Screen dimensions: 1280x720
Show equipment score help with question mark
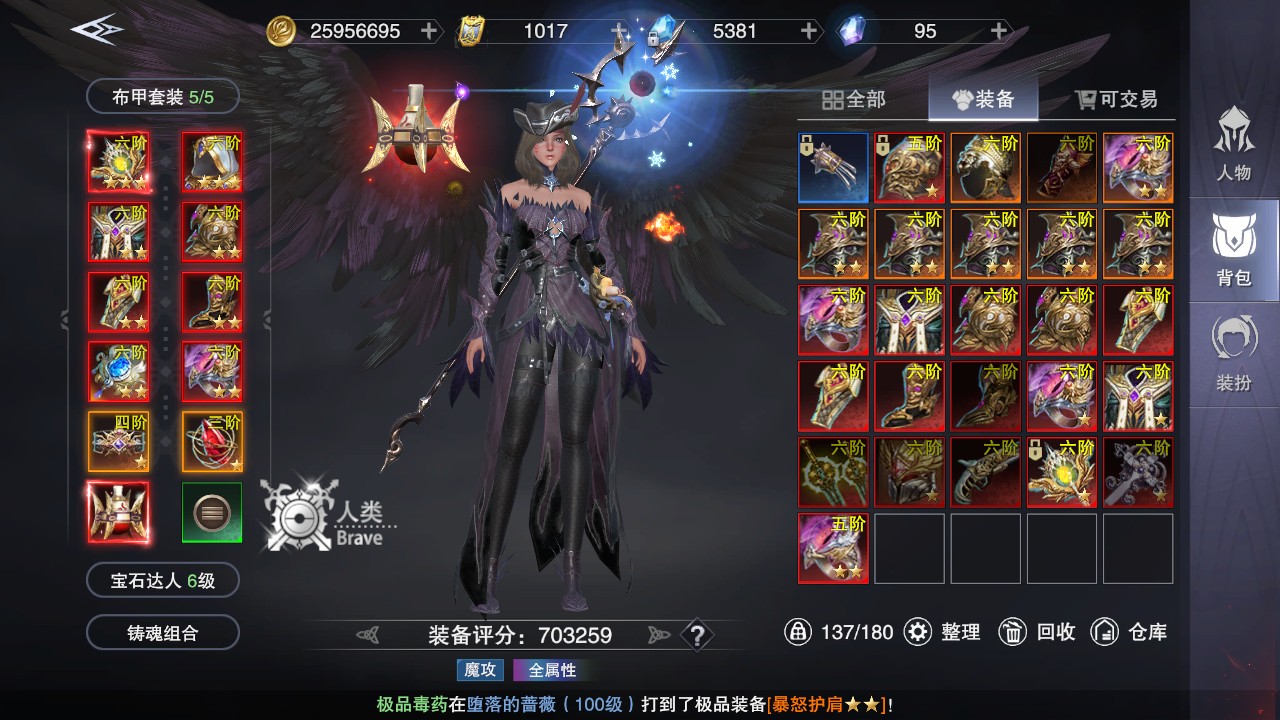coord(697,635)
